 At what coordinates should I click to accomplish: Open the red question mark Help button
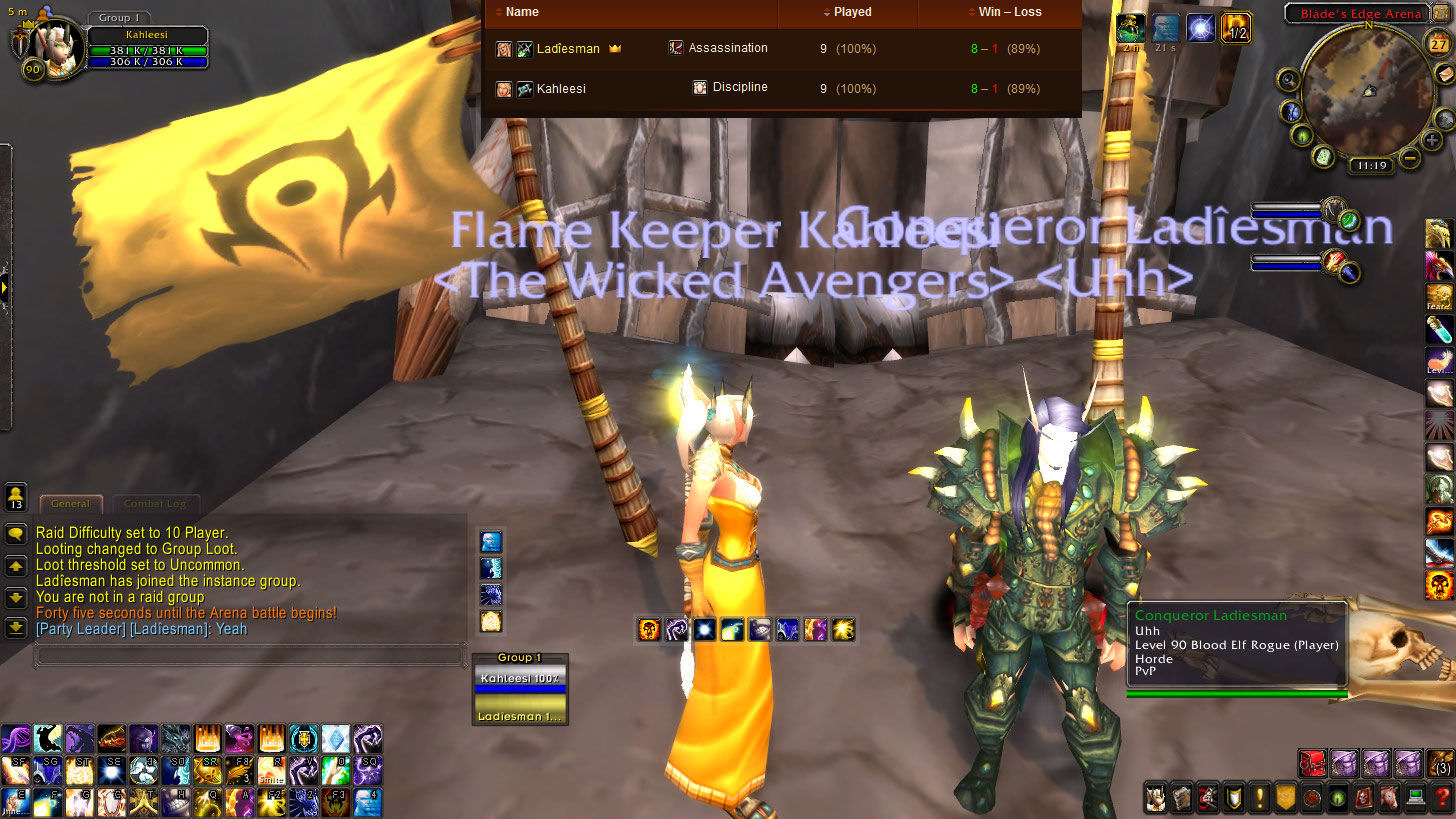1441,798
